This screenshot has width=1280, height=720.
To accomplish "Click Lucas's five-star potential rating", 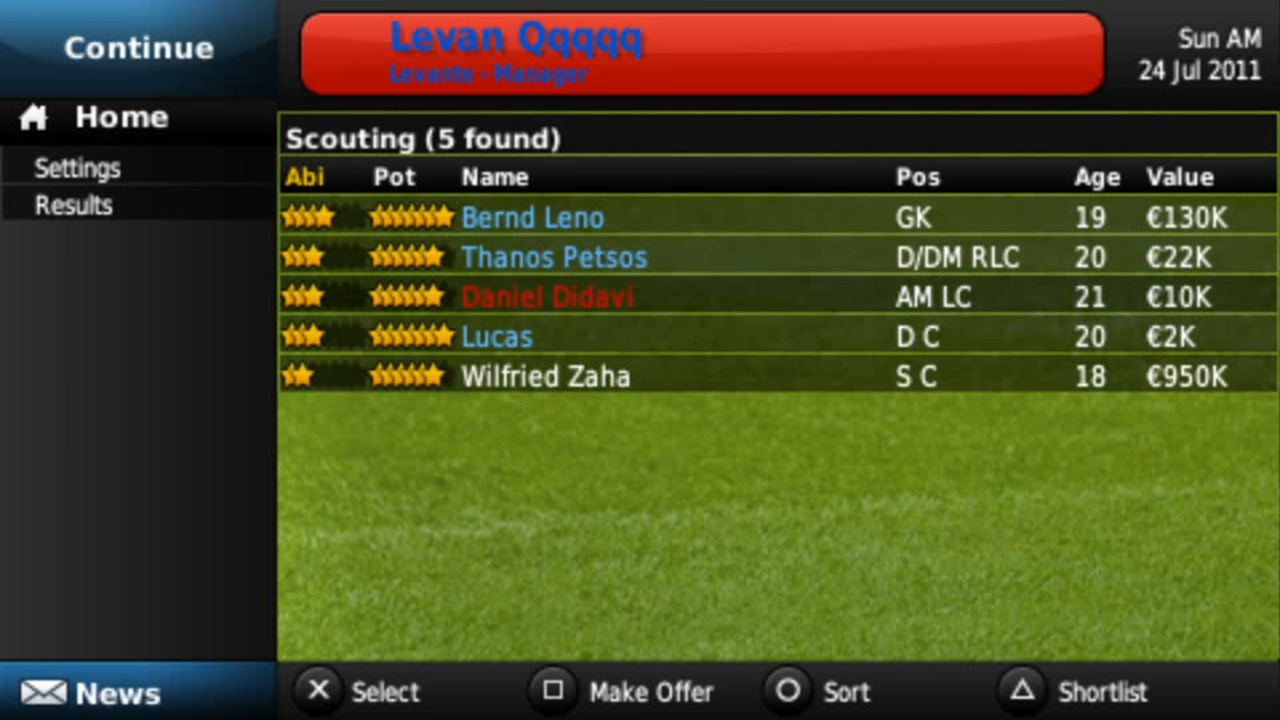I will click(410, 337).
